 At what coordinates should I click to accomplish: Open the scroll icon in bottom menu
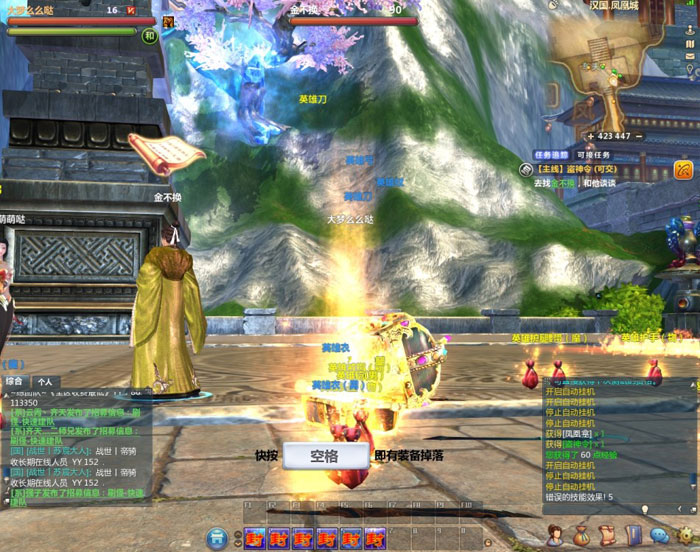pyautogui.click(x=607, y=535)
